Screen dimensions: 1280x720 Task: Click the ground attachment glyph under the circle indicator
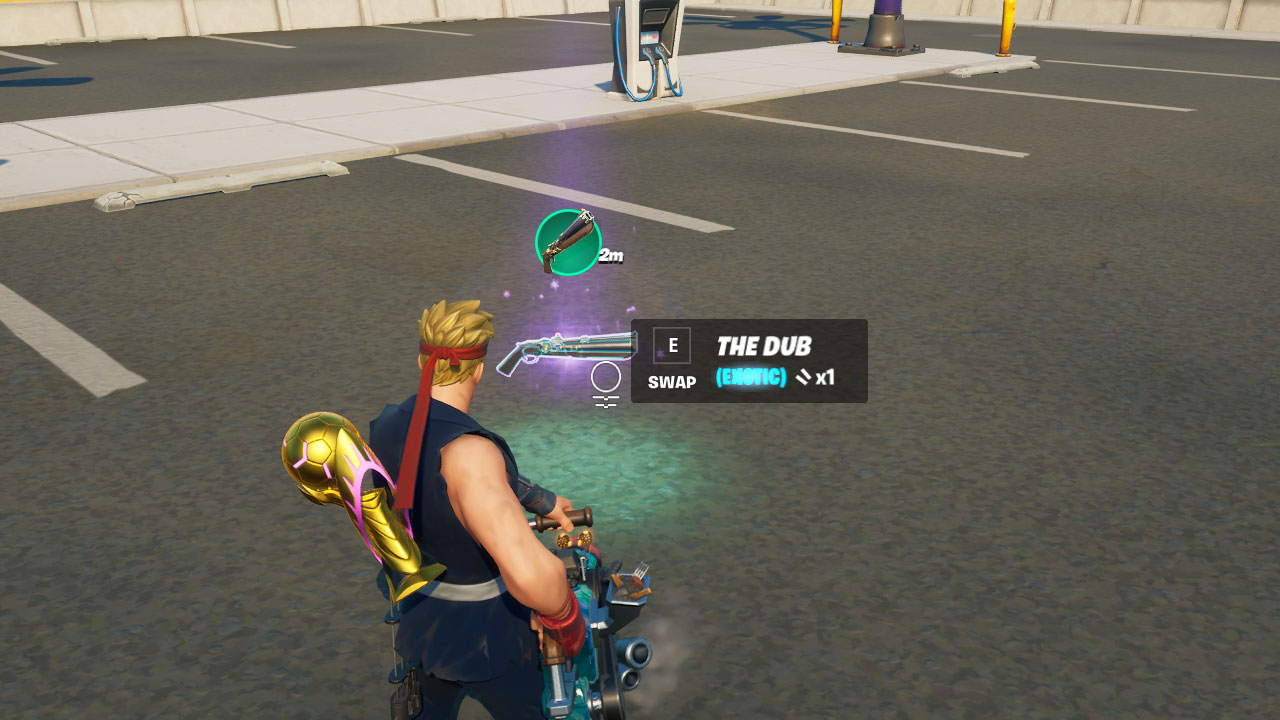click(x=605, y=400)
